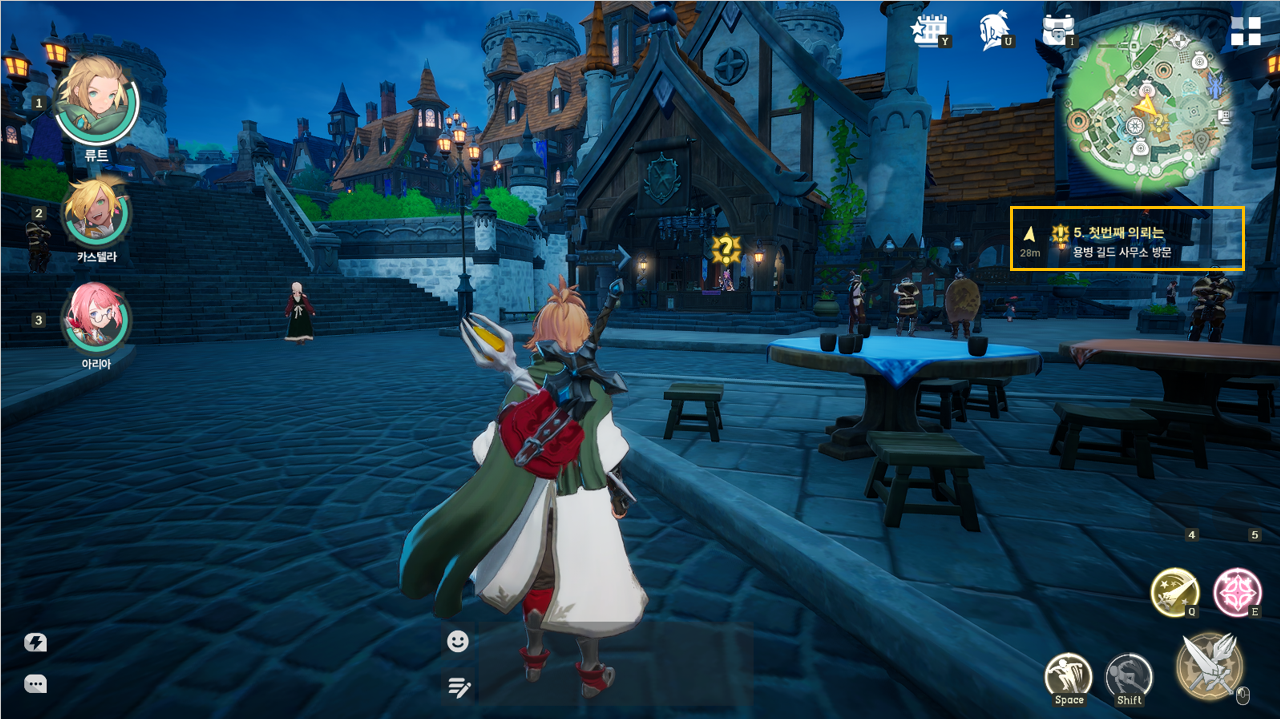This screenshot has width=1280, height=719.
Task: Open the character profile head icon
Action: [x=994, y=29]
